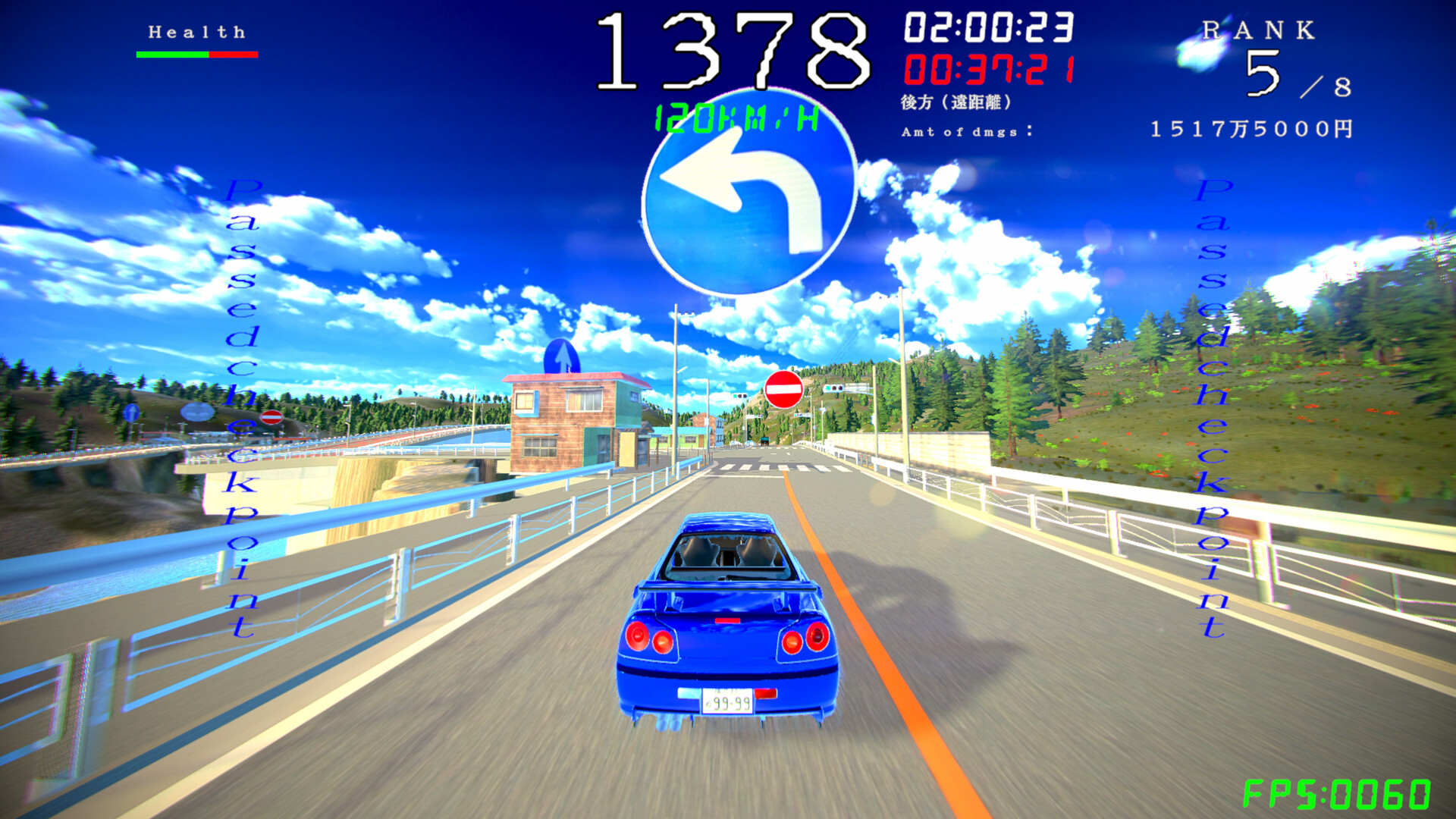The height and width of the screenshot is (819, 1456).
Task: Click the Health label
Action: point(196,32)
